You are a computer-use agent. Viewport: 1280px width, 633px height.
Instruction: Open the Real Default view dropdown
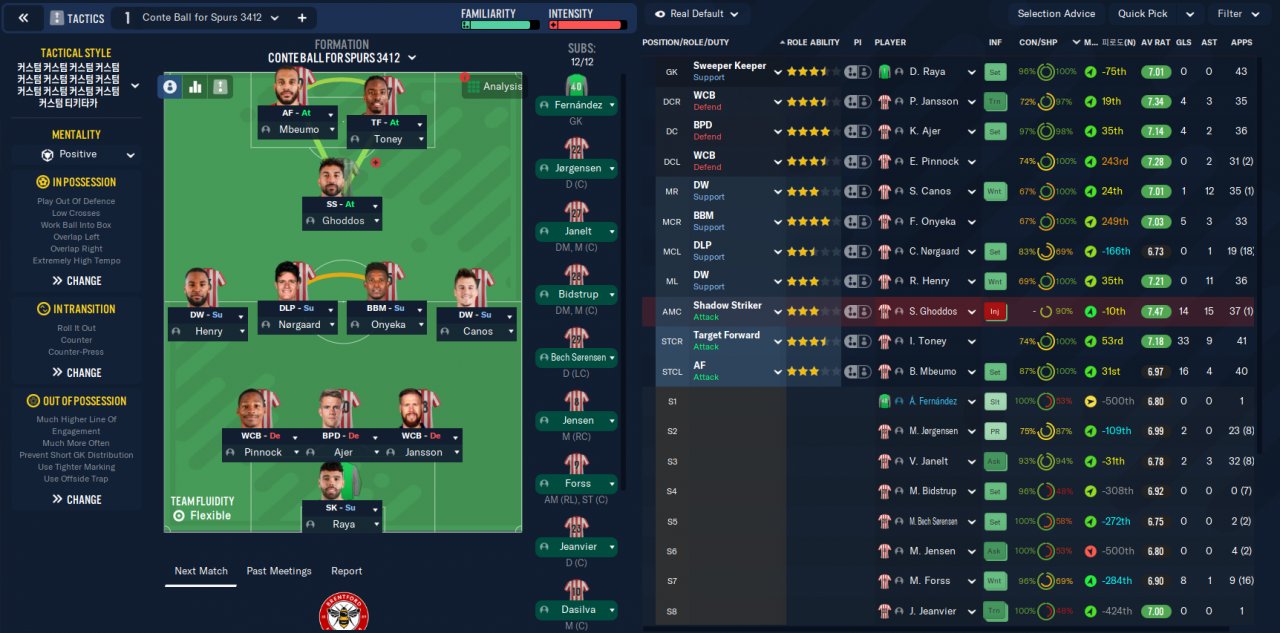tap(696, 14)
